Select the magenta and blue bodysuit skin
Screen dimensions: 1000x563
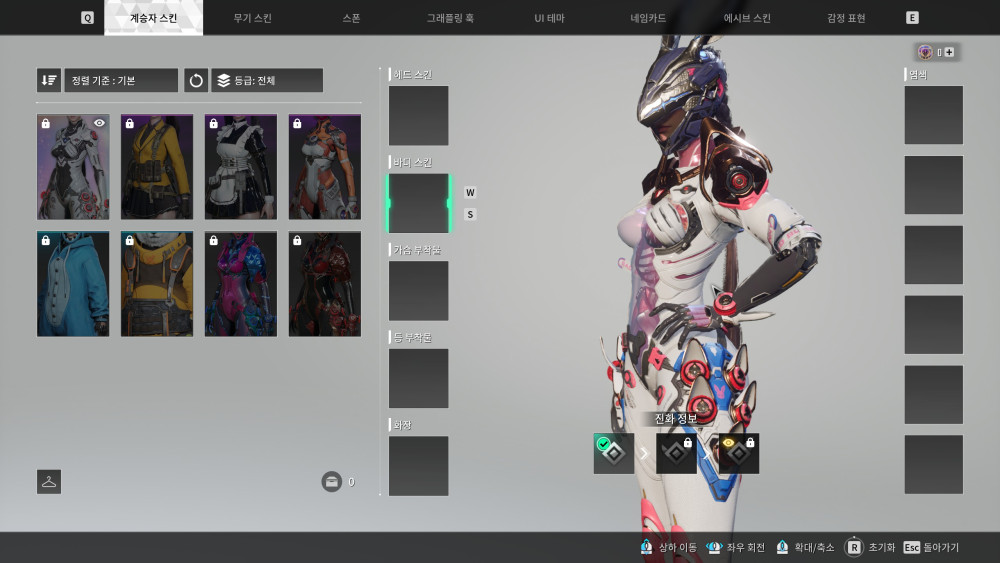tap(241, 284)
